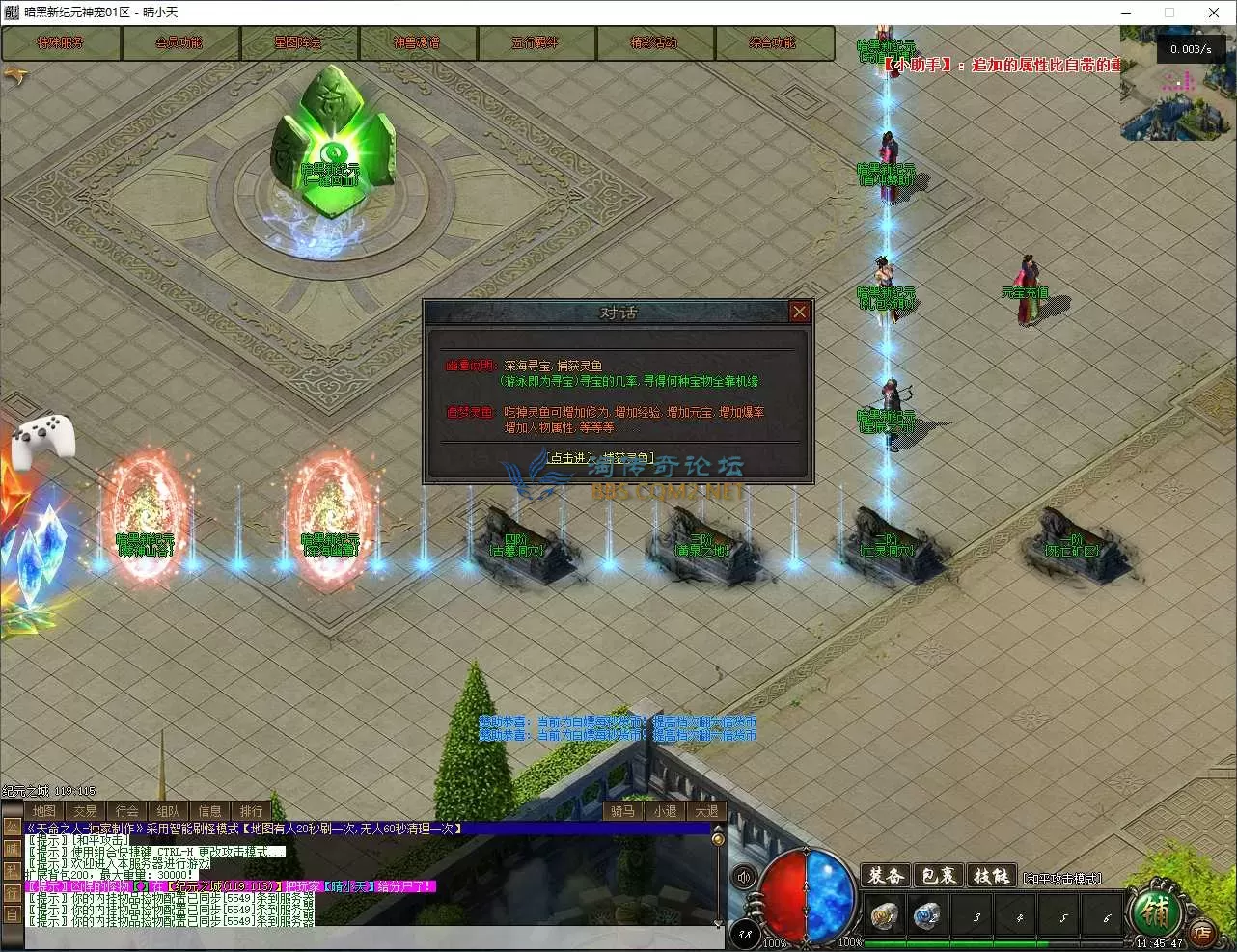Open the 技能 skills panel
Image resolution: width=1237 pixels, height=952 pixels.
point(991,875)
